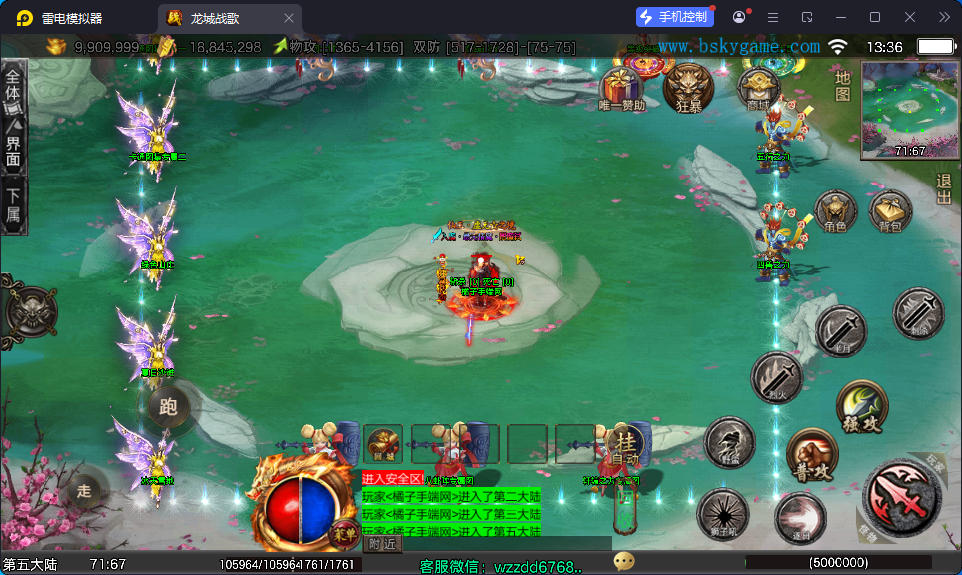Switch to 跑 run movement mode
This screenshot has height=575, width=962.
[168, 405]
